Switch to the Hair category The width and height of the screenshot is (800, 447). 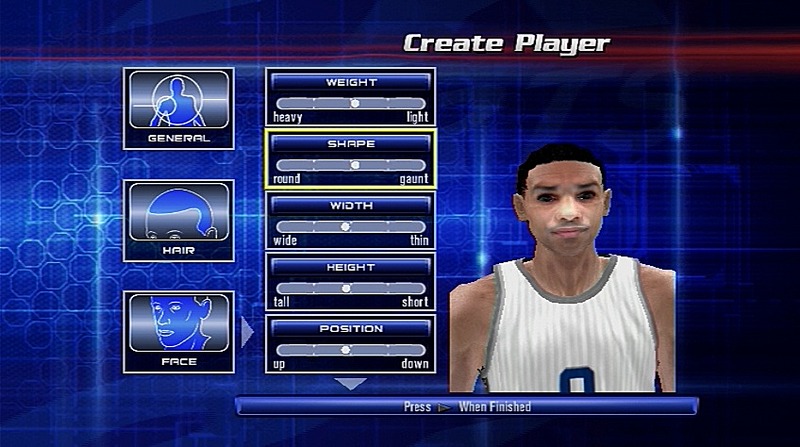coord(178,220)
